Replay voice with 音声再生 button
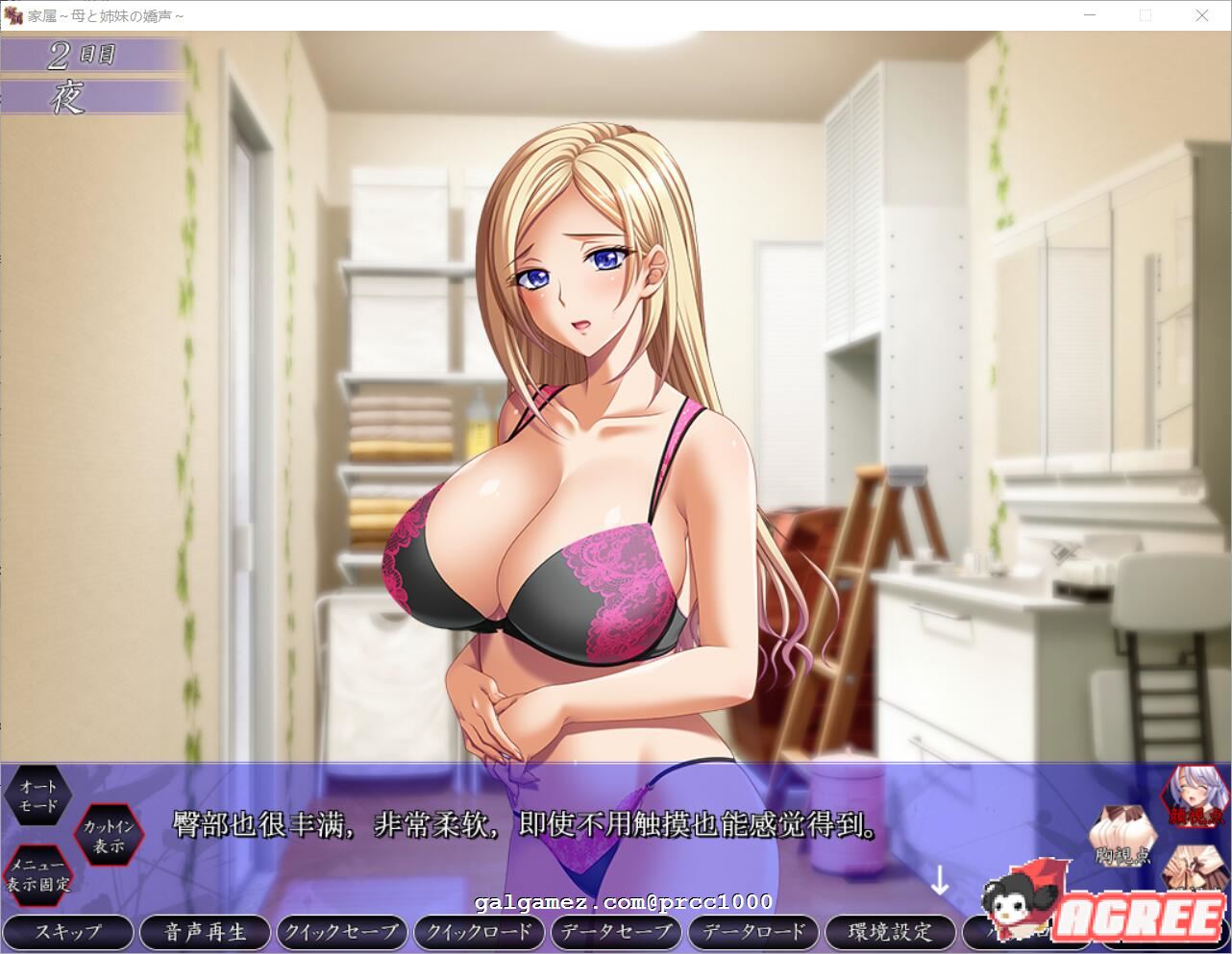 [205, 931]
